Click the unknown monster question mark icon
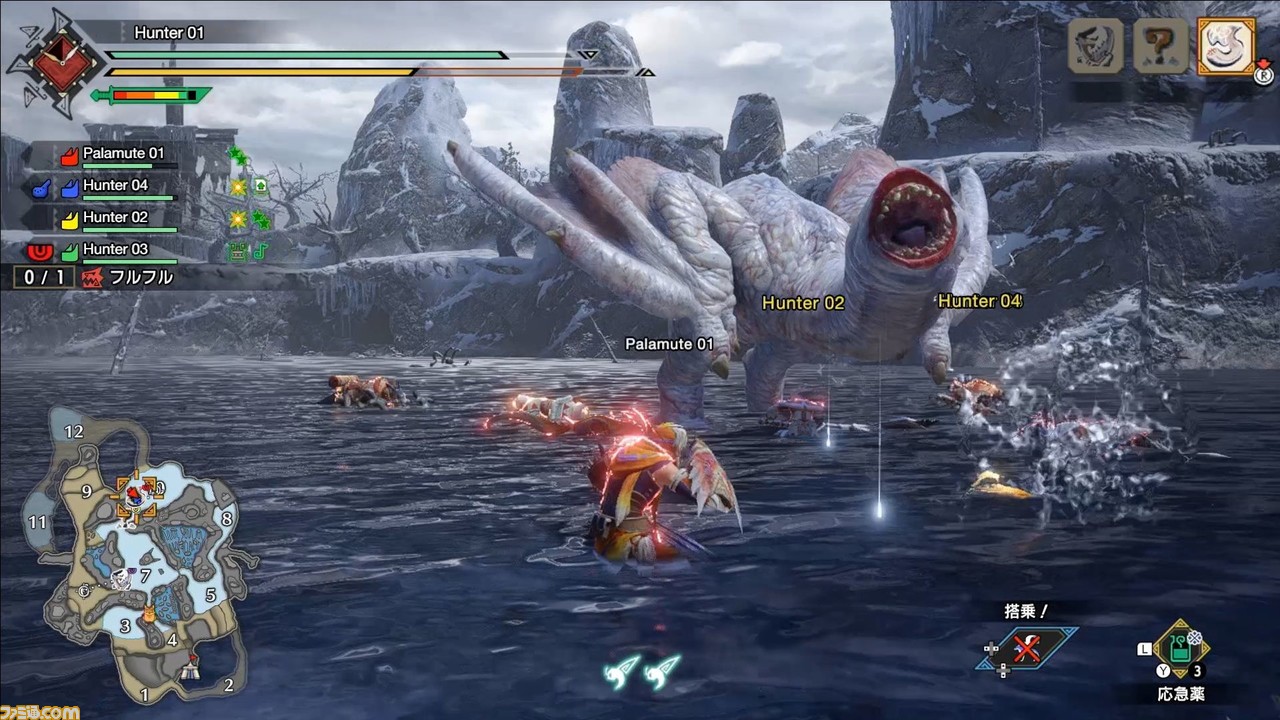The height and width of the screenshot is (720, 1280). pos(1160,47)
